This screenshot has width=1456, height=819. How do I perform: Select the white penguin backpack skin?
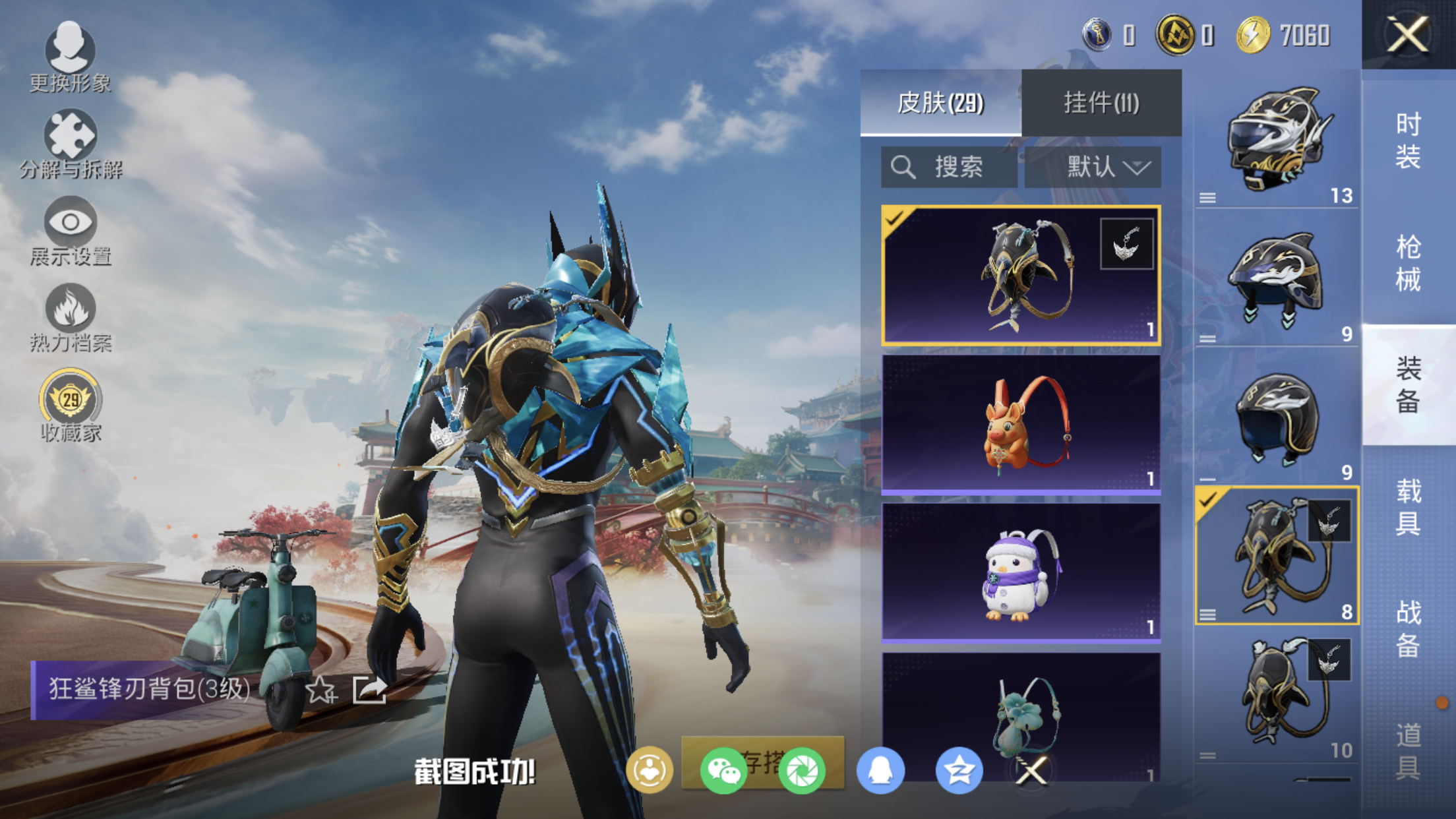tap(1021, 572)
